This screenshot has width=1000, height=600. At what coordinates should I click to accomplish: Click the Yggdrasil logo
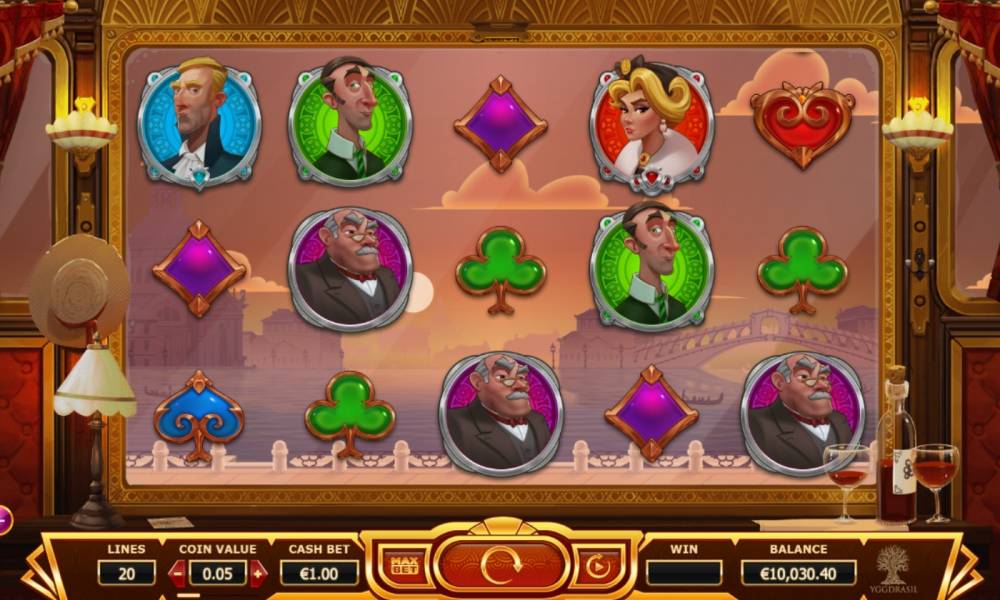(x=891, y=567)
